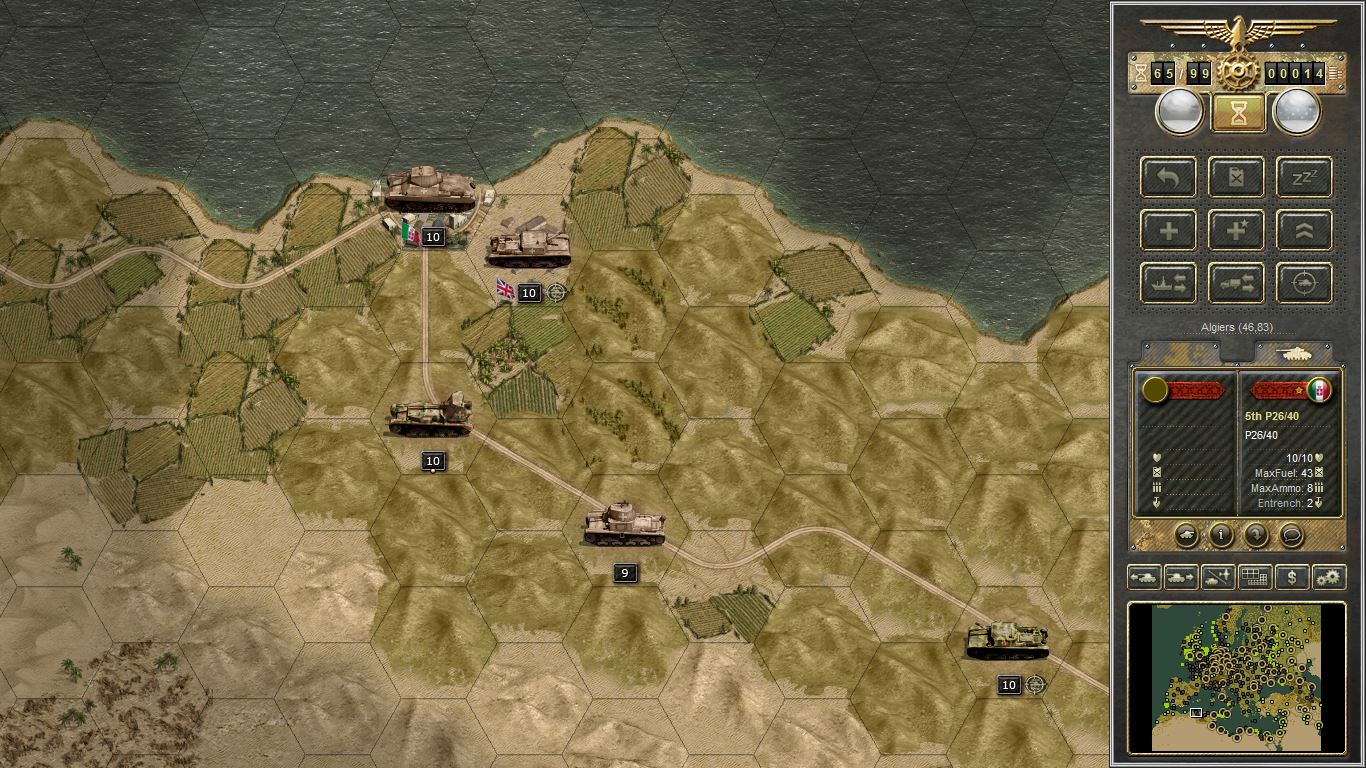Image resolution: width=1366 pixels, height=768 pixels.
Task: Embark the unit onto sea transport
Action: (1168, 282)
